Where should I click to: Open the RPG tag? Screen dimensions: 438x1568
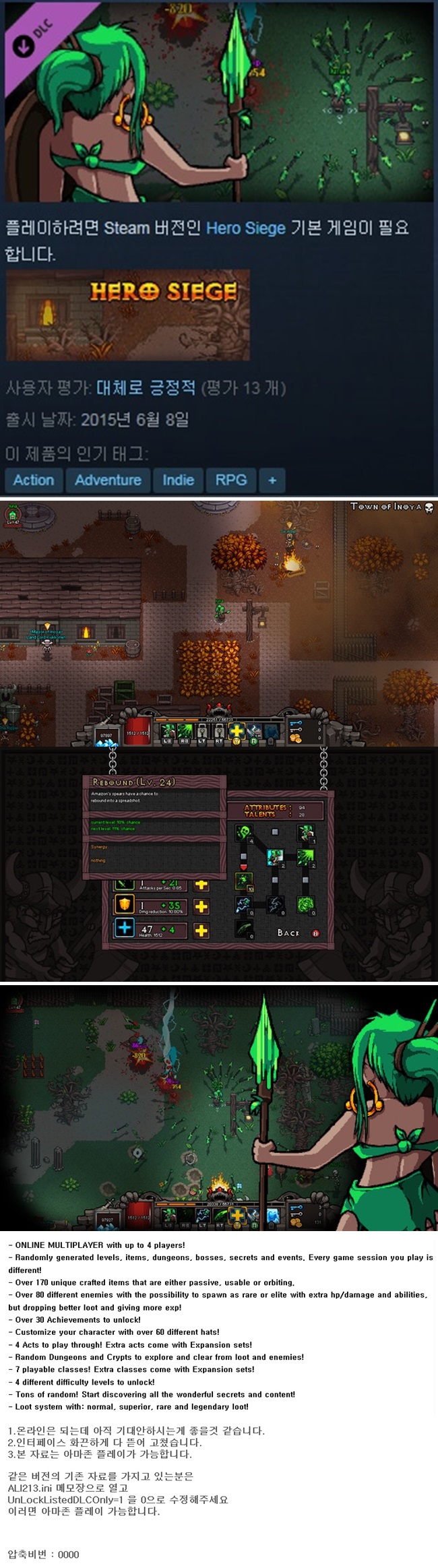[x=230, y=480]
